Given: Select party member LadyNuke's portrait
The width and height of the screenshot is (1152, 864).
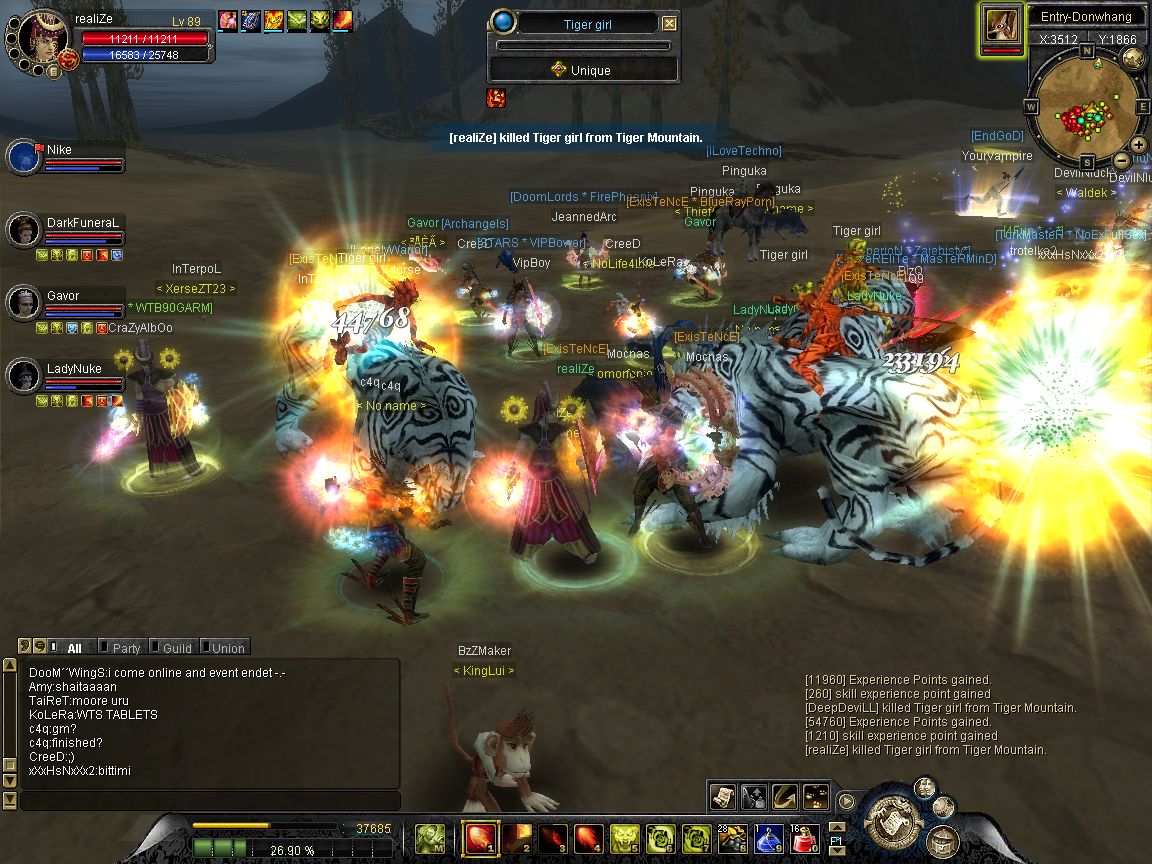Looking at the screenshot, I should click(x=25, y=377).
